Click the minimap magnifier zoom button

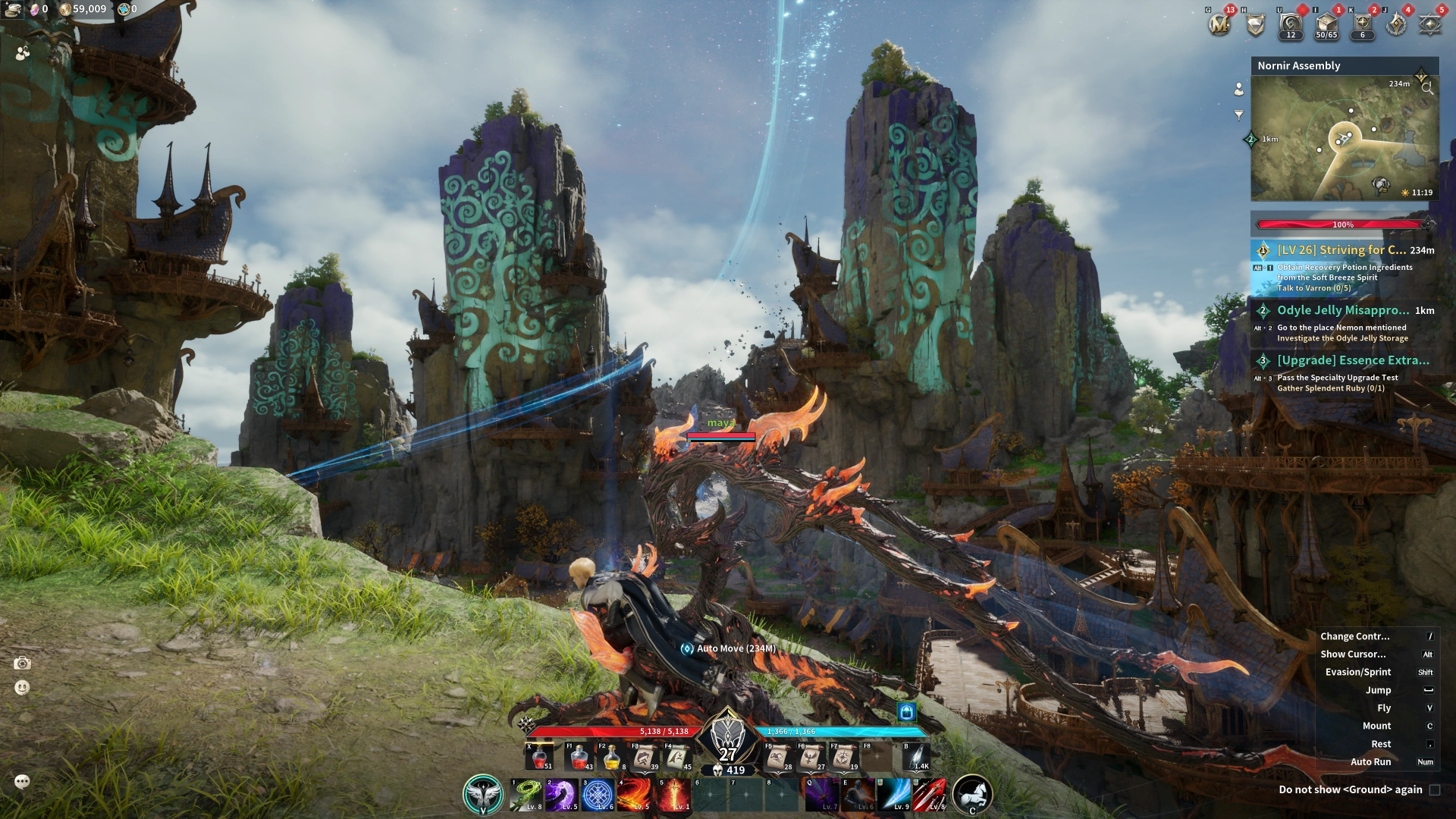[1427, 88]
